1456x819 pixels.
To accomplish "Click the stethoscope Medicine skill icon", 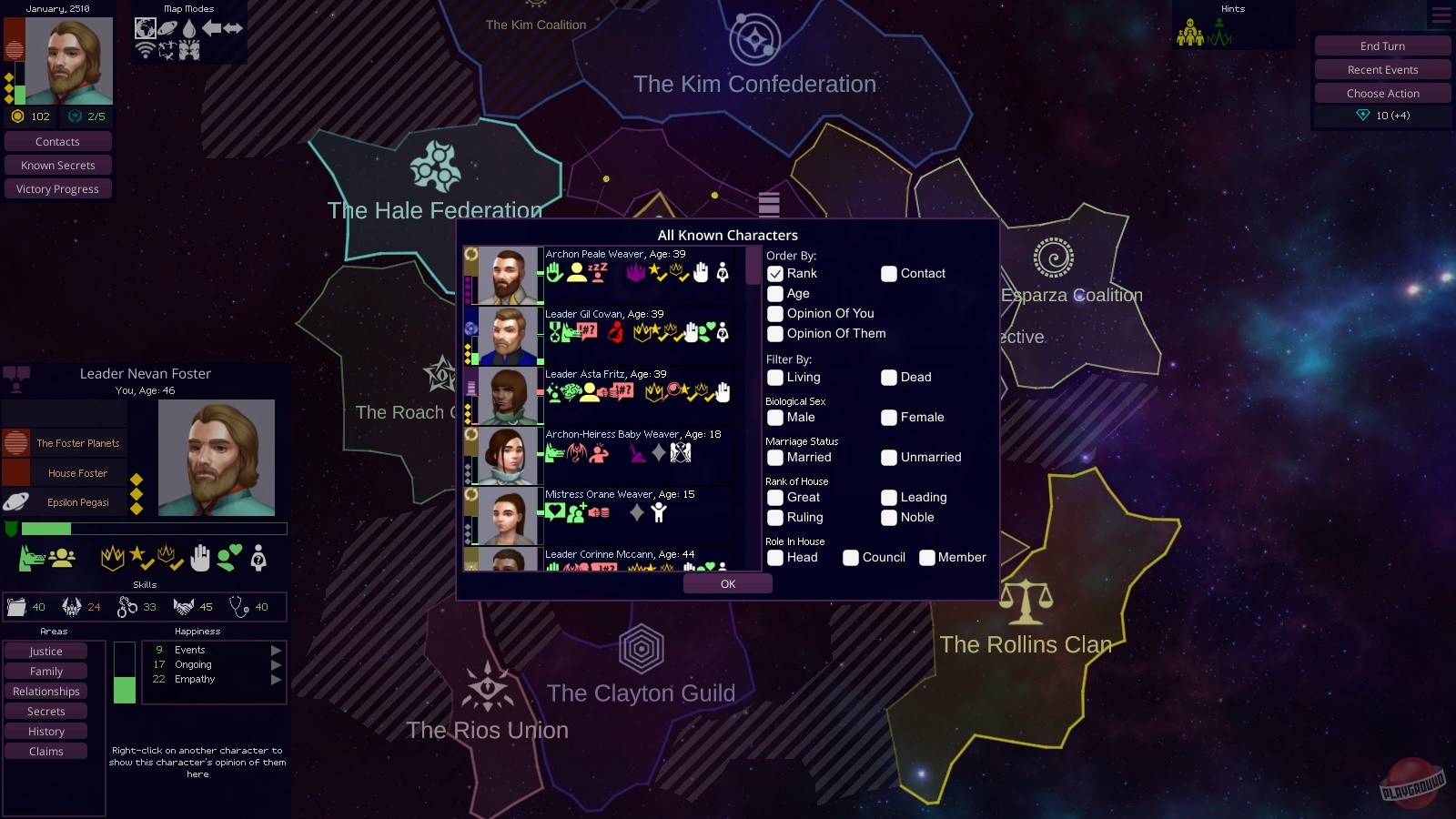I will (239, 607).
